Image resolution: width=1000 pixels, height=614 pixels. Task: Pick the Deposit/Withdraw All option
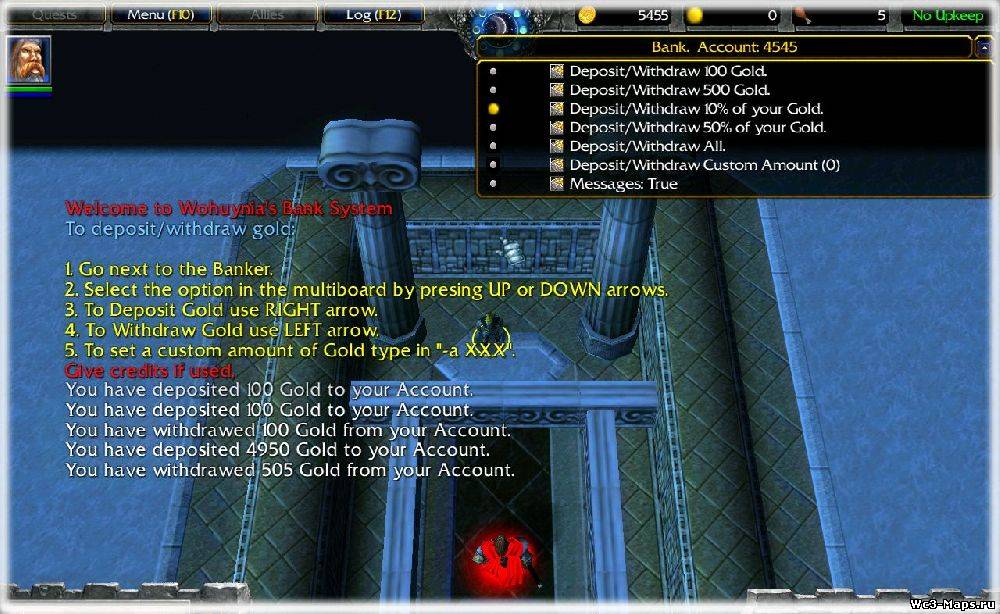pos(647,146)
